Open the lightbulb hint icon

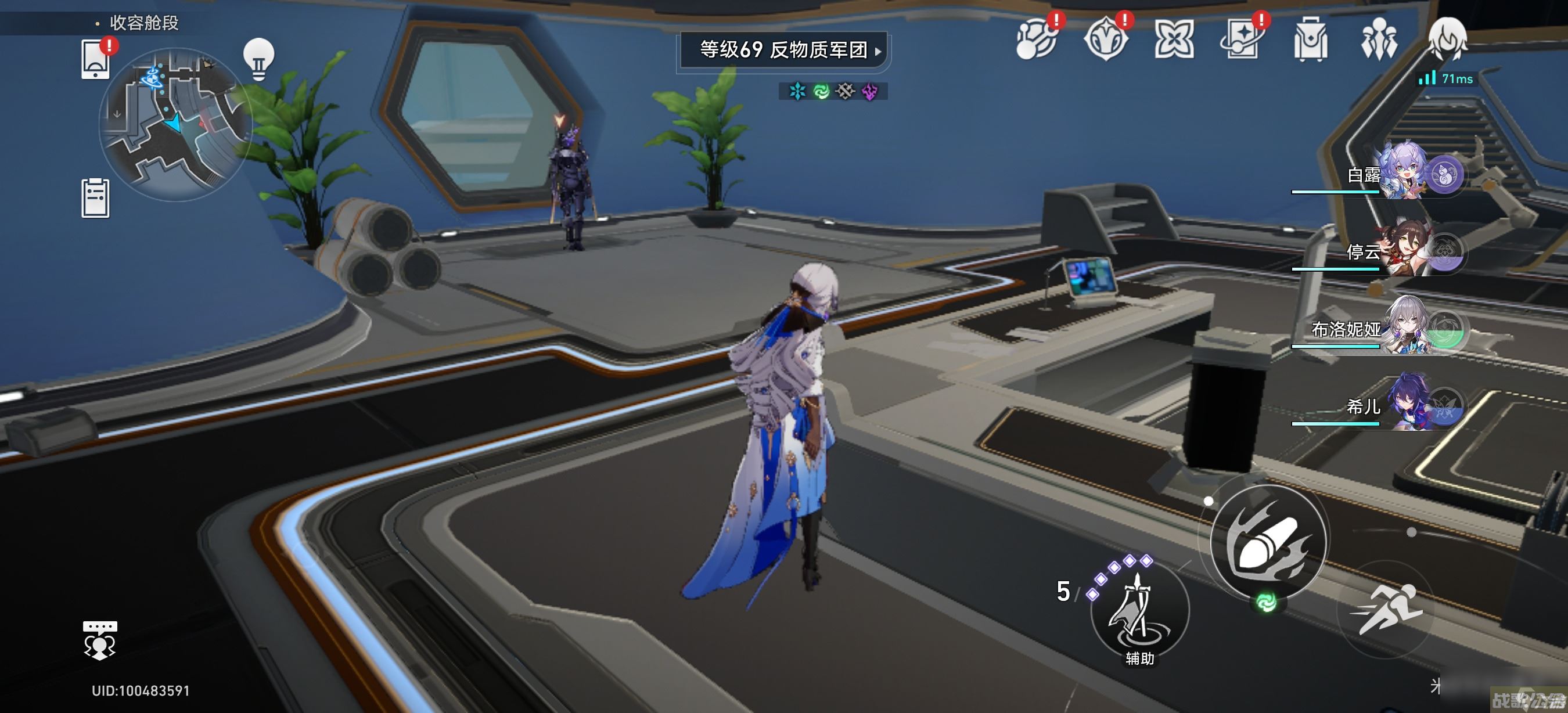(258, 59)
